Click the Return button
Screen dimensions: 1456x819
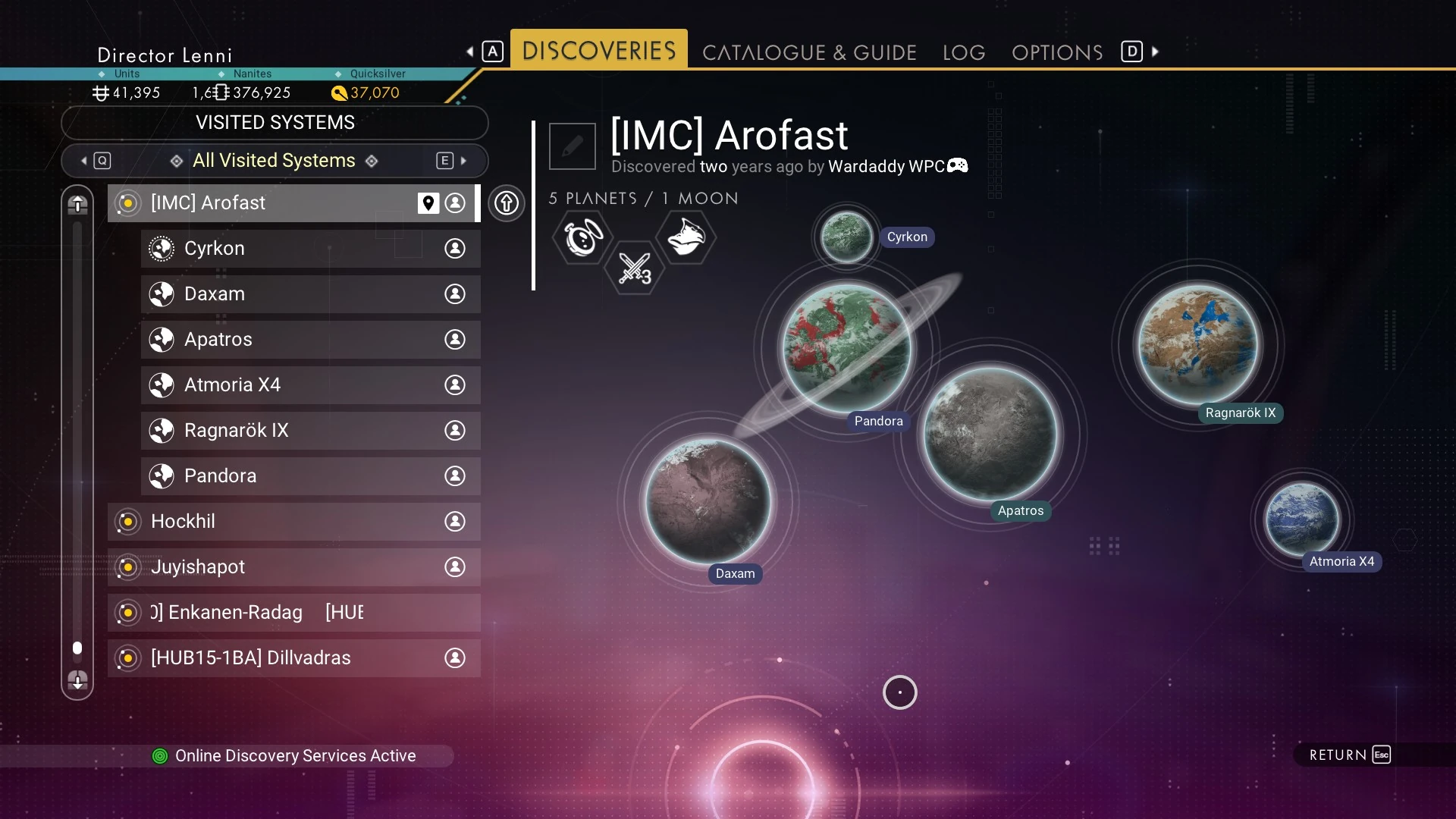1350,755
